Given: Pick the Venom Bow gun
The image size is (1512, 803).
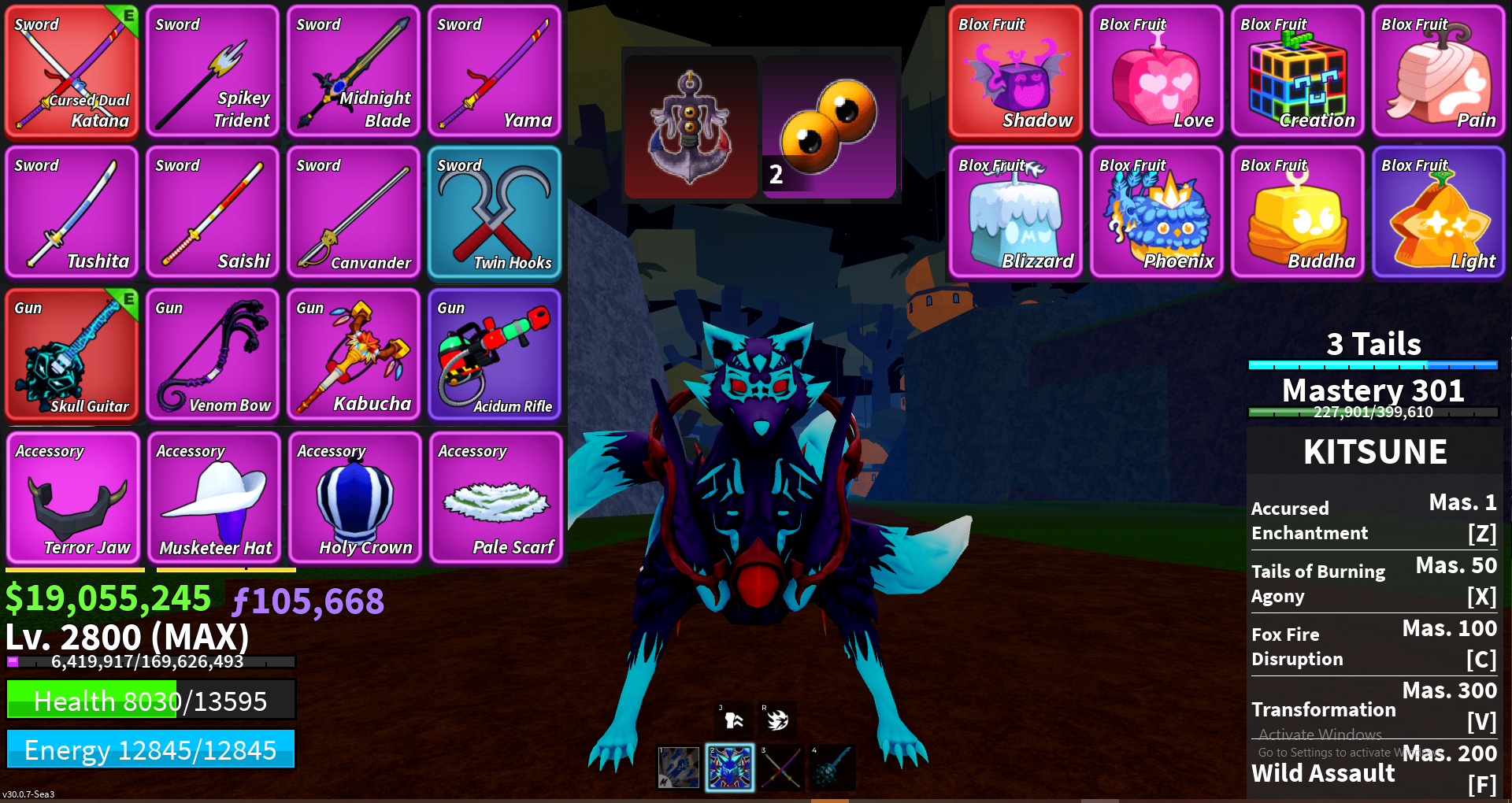Looking at the screenshot, I should [213, 354].
